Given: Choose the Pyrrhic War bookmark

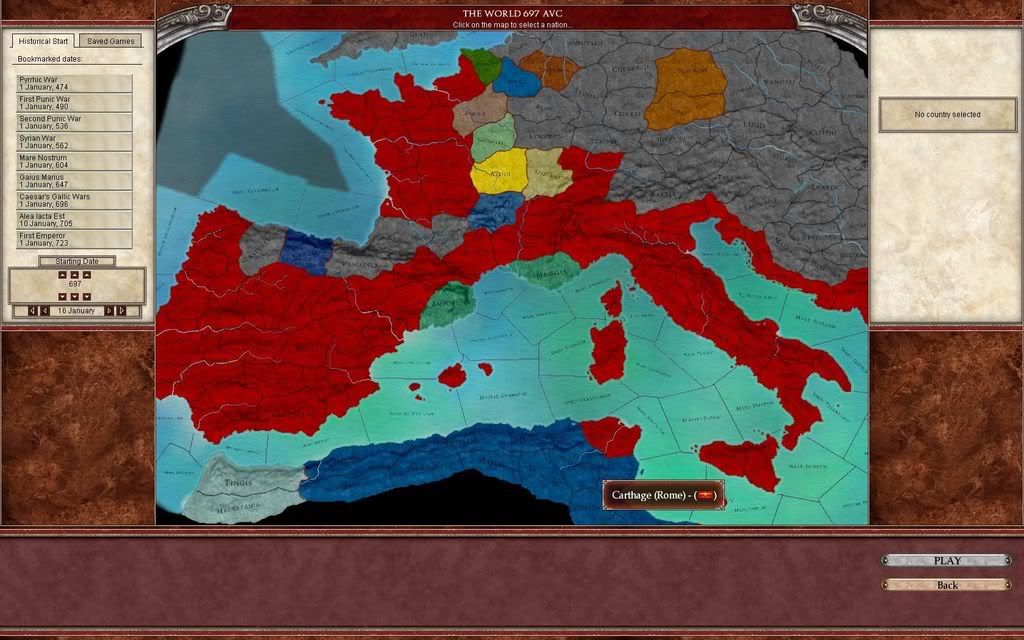Looking at the screenshot, I should (74, 83).
